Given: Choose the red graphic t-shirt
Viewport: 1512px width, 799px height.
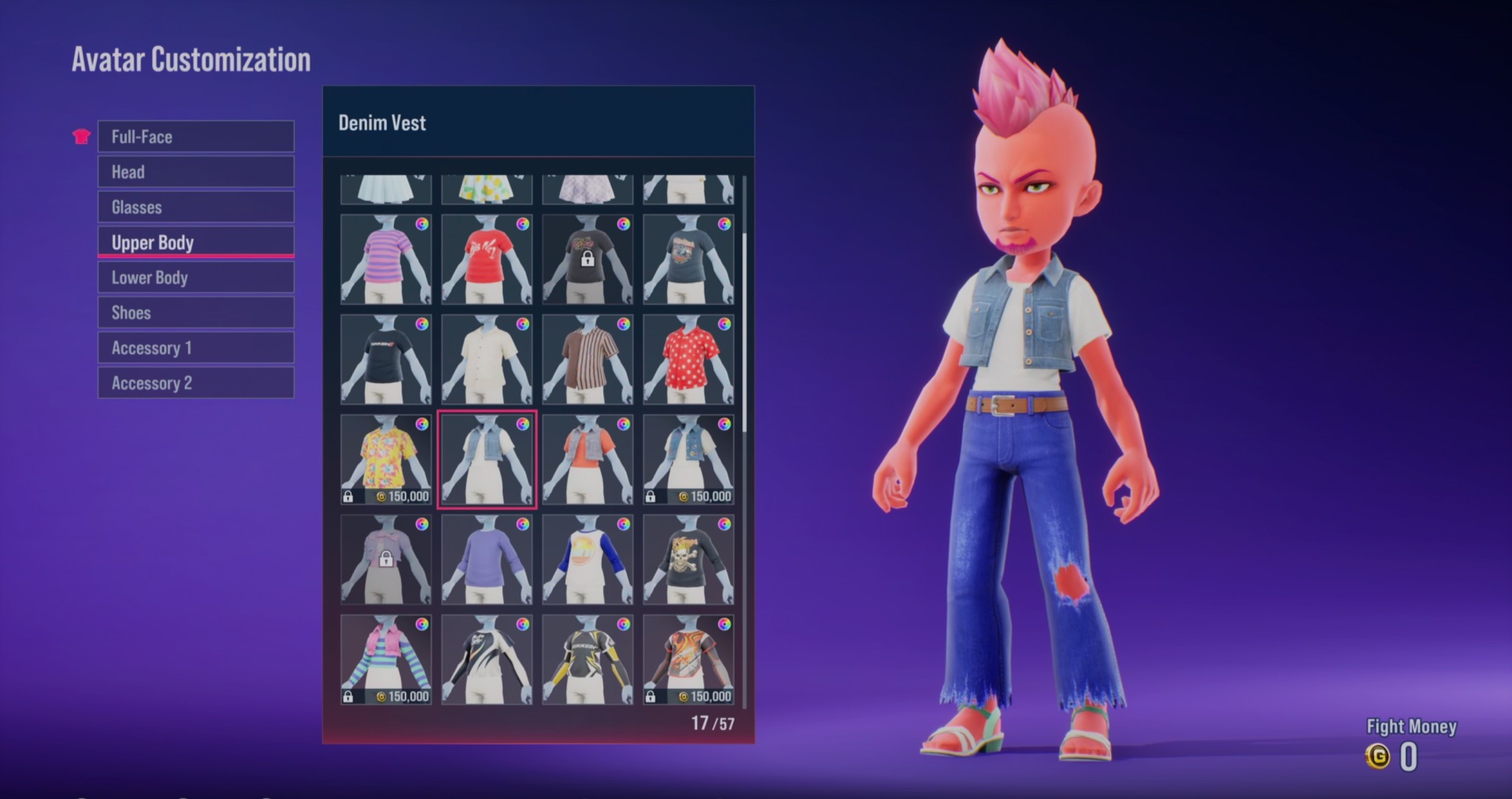Looking at the screenshot, I should click(x=486, y=260).
